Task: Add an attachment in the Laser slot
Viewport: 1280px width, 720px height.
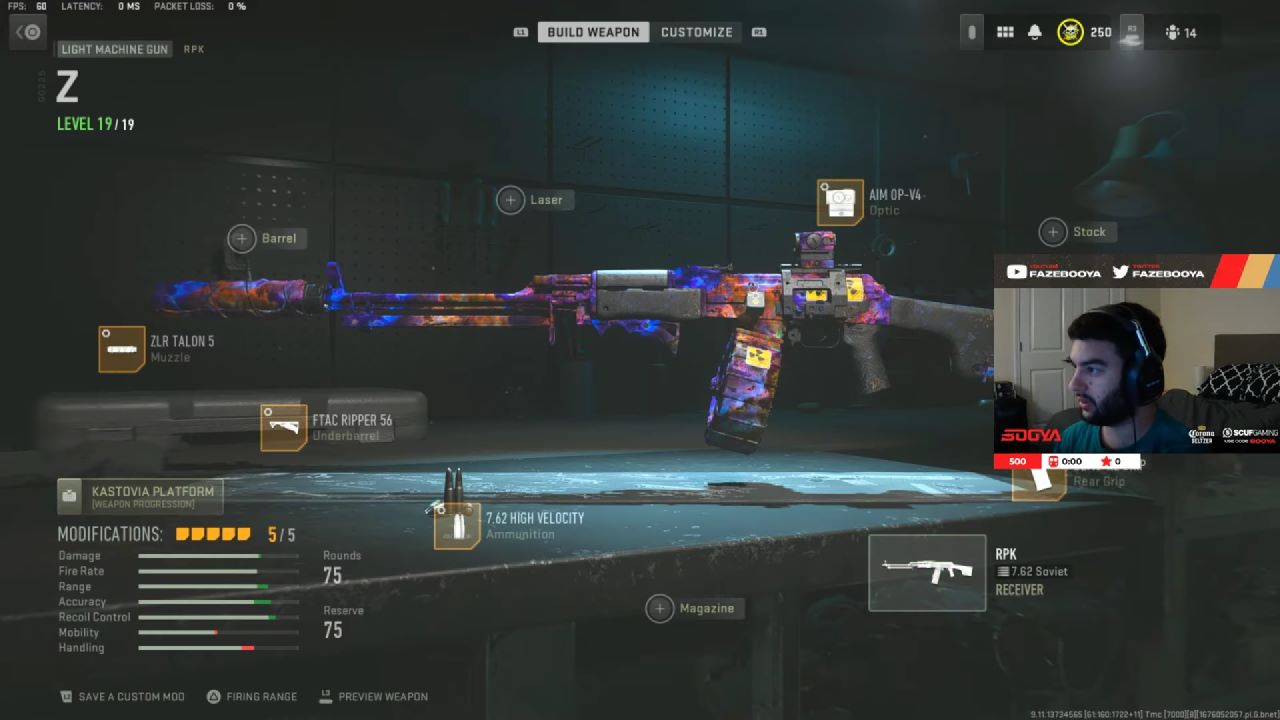Action: click(x=510, y=199)
